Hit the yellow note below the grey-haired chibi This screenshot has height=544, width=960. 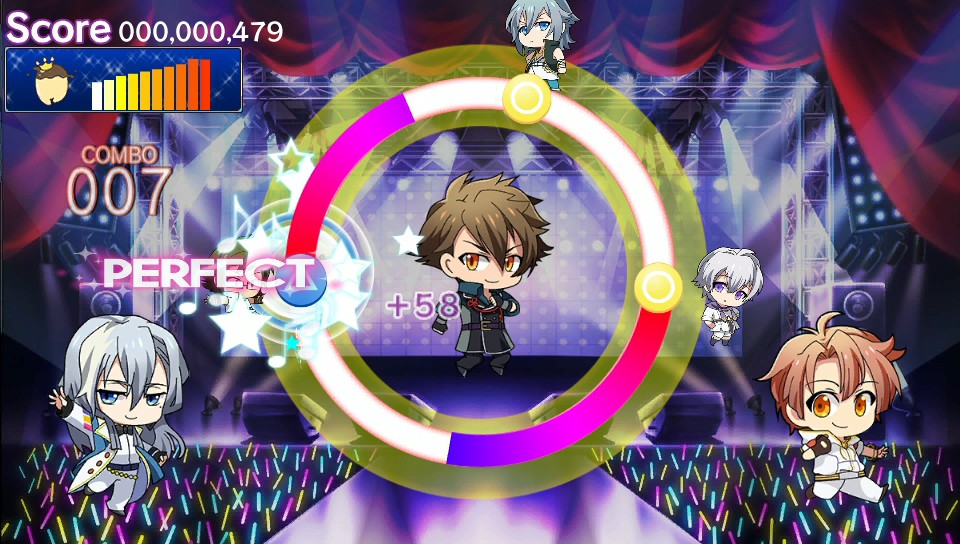click(526, 98)
